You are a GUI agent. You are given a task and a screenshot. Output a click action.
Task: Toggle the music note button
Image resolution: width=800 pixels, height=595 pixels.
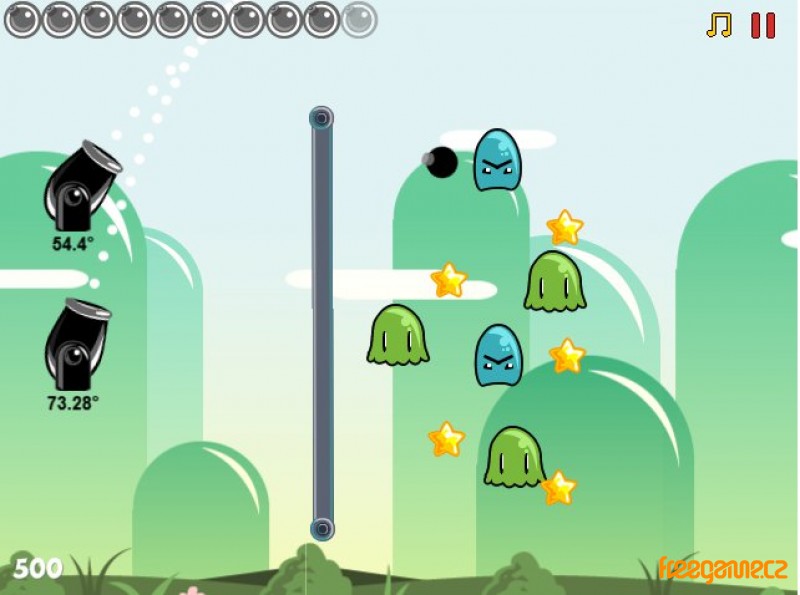(719, 25)
